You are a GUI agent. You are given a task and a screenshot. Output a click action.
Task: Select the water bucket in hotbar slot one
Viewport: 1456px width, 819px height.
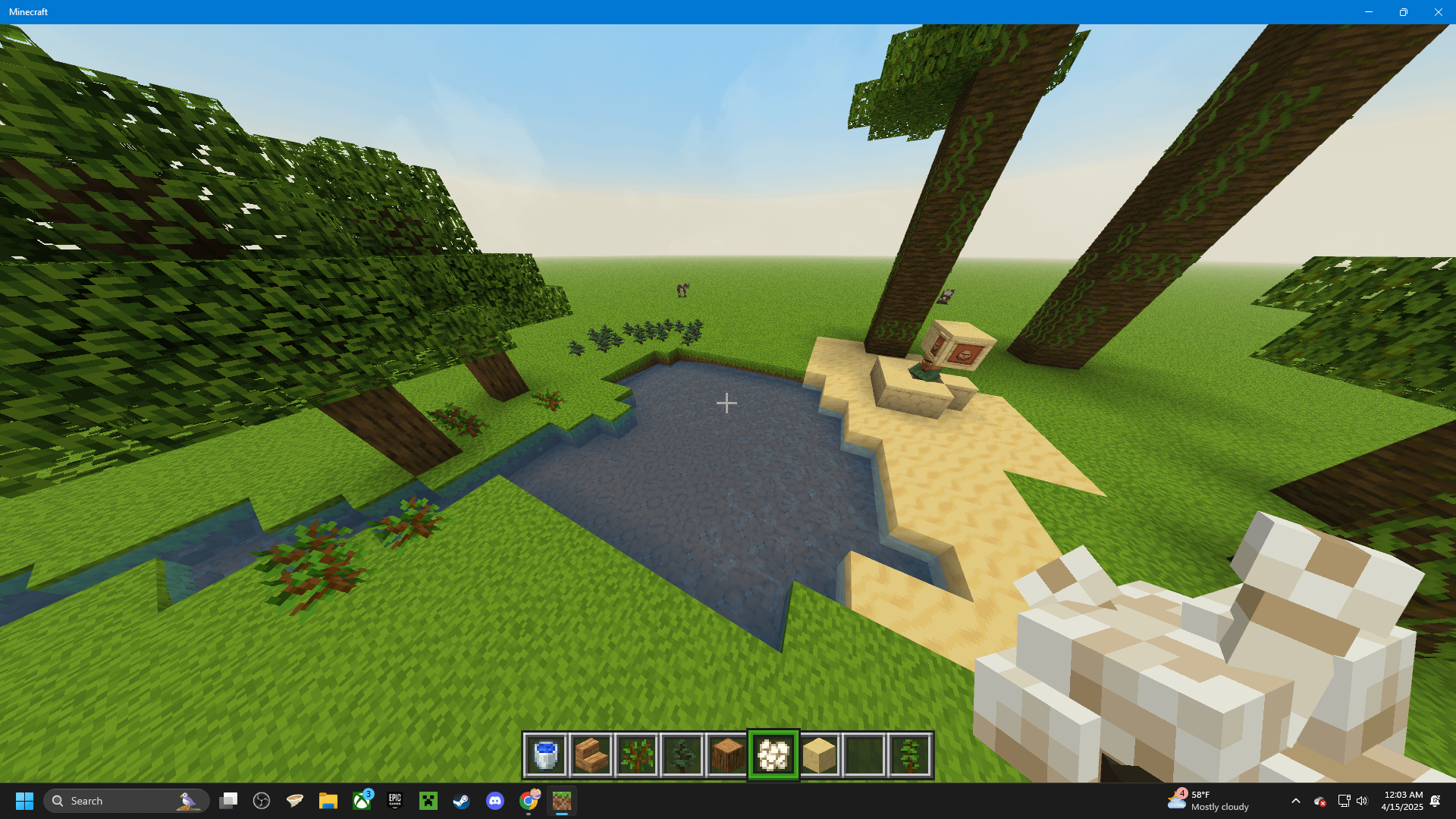point(546,754)
